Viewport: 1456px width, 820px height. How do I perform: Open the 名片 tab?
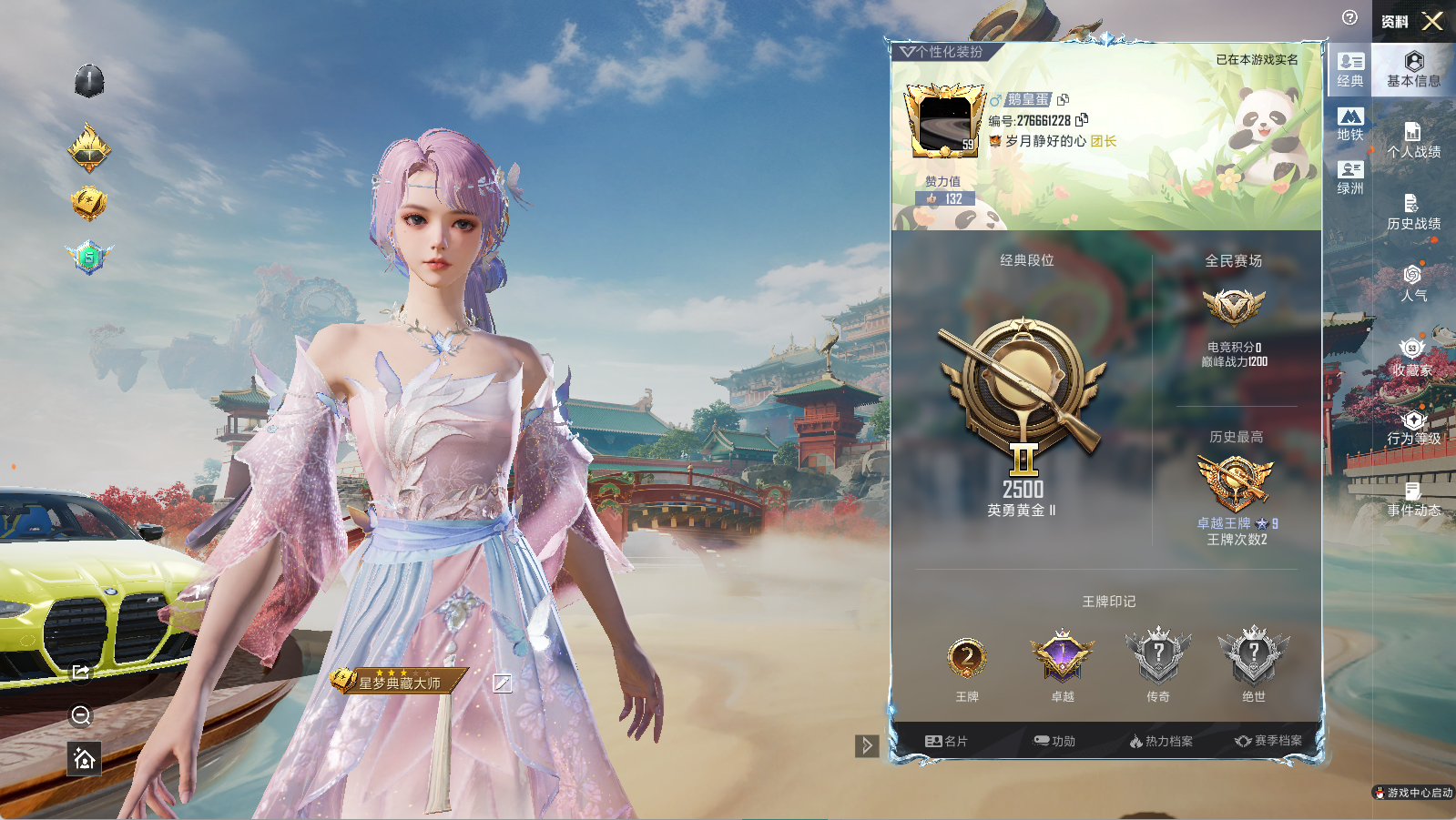946,741
